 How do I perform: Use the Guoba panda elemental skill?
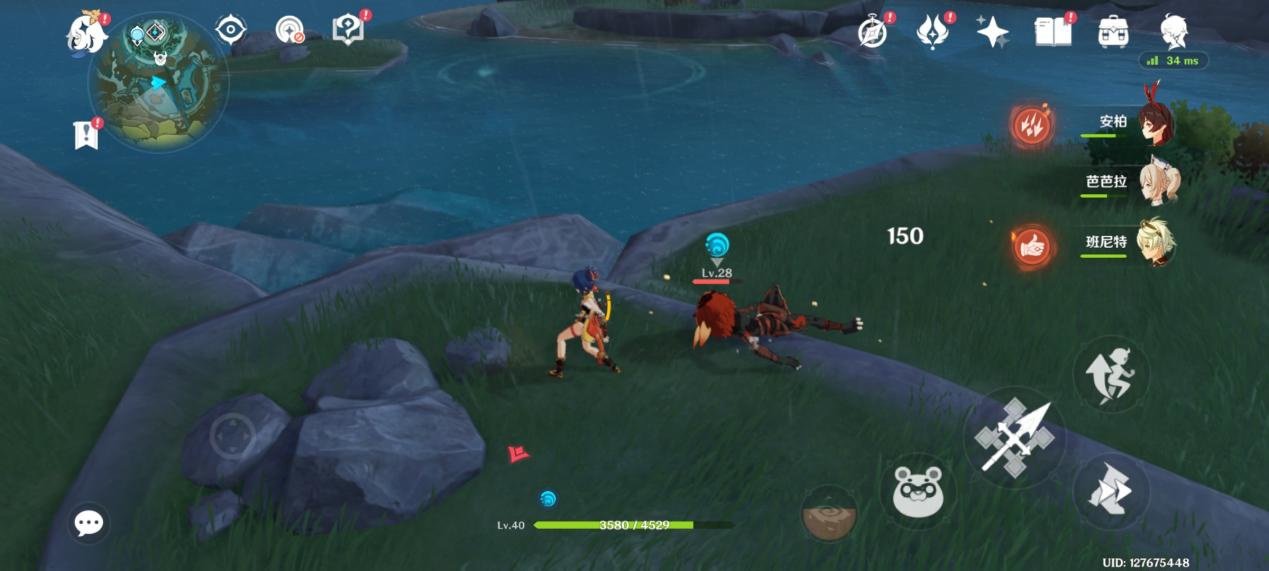coord(918,491)
